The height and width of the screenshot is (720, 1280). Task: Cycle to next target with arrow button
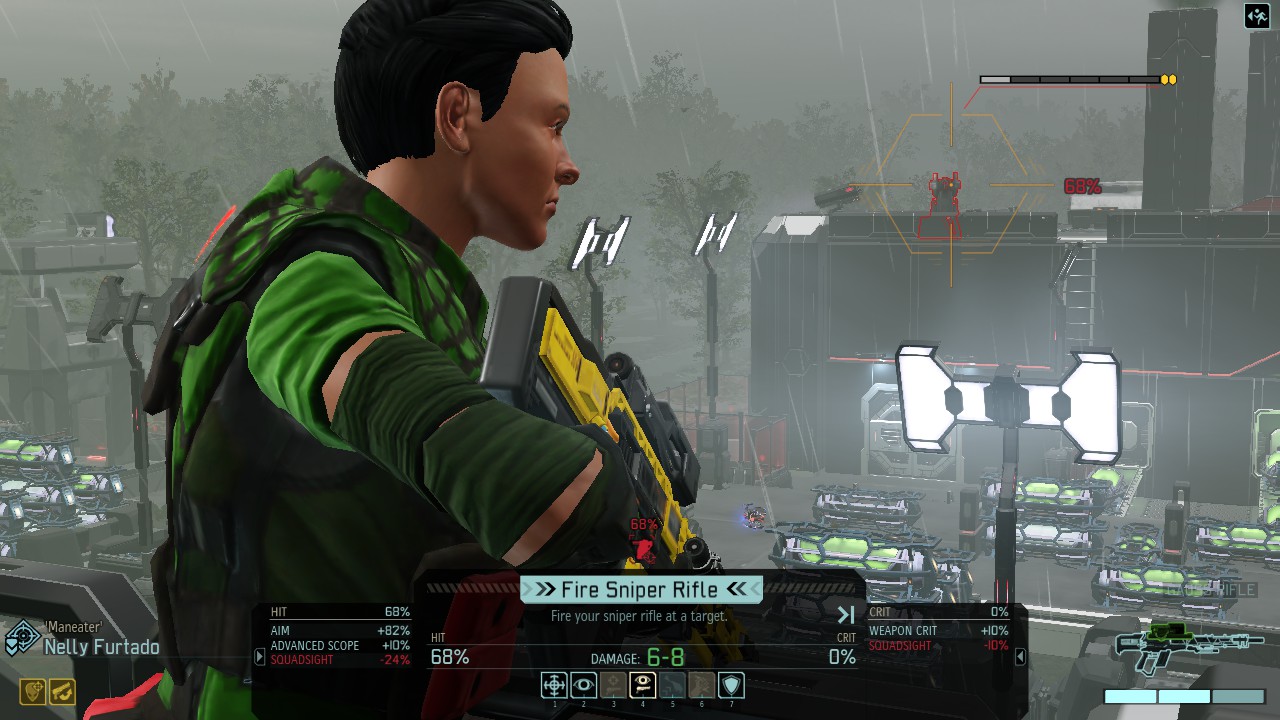(846, 615)
